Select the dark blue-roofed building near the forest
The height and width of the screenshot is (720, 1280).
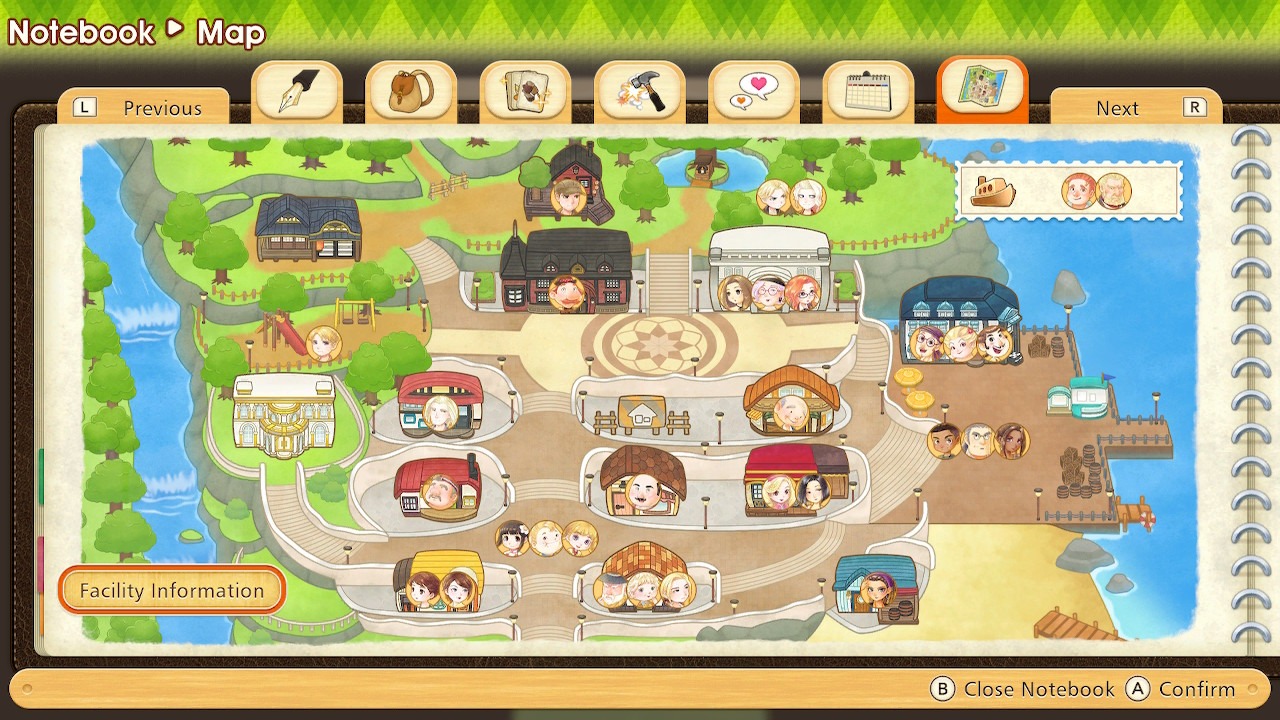(307, 227)
